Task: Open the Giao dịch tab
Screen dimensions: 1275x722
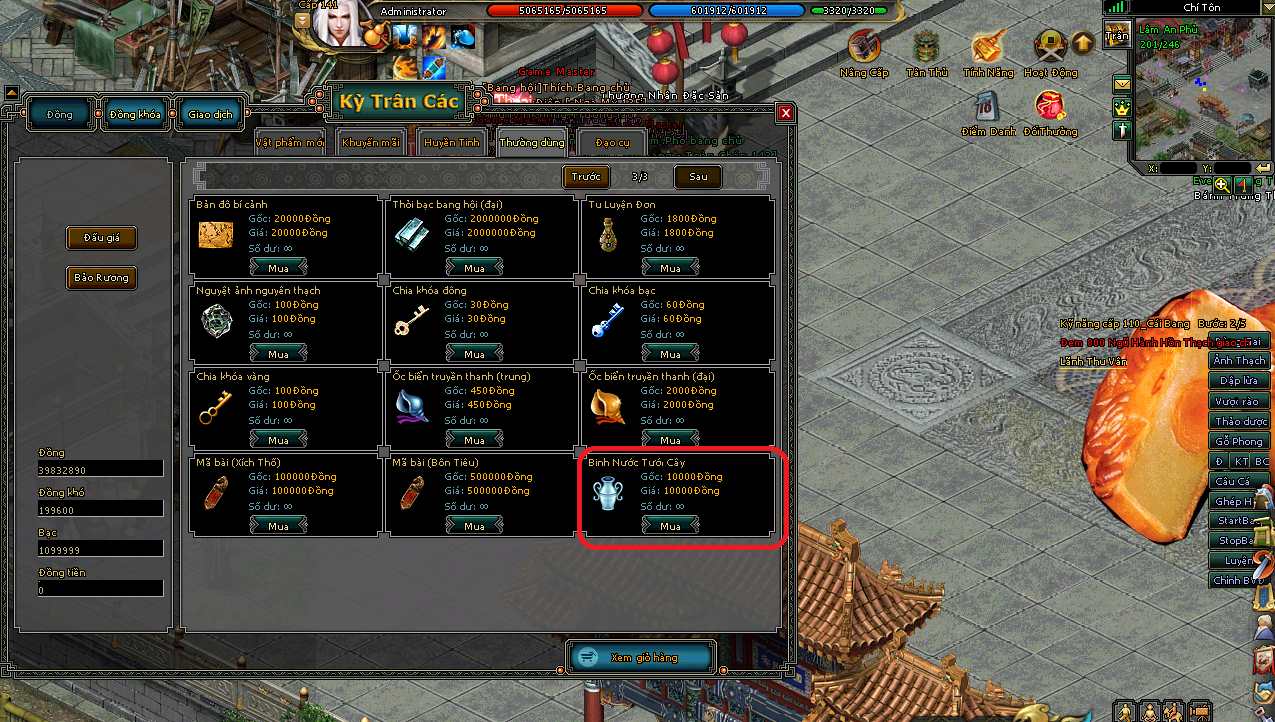Action: tap(210, 114)
